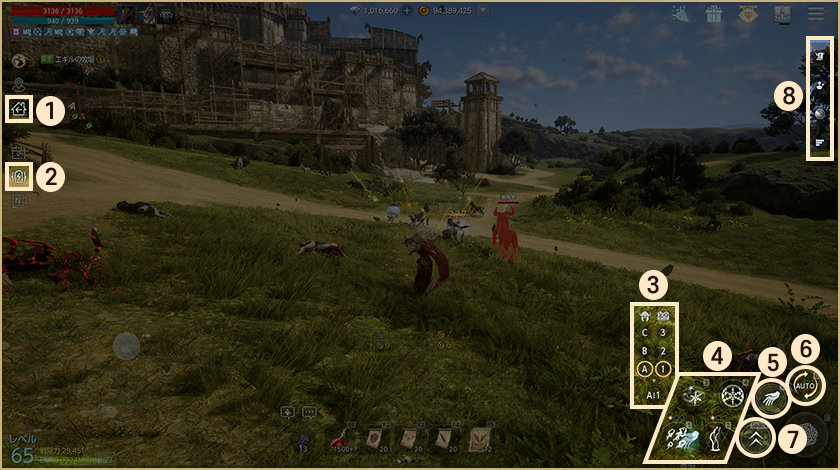
Task: Toggle the battery power-saving mode icon
Action: click(19, 175)
